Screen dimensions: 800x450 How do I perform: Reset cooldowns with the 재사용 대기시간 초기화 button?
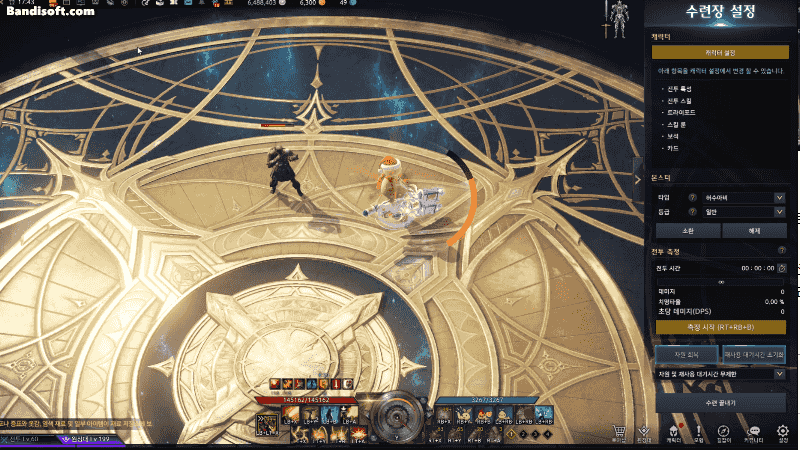click(754, 354)
